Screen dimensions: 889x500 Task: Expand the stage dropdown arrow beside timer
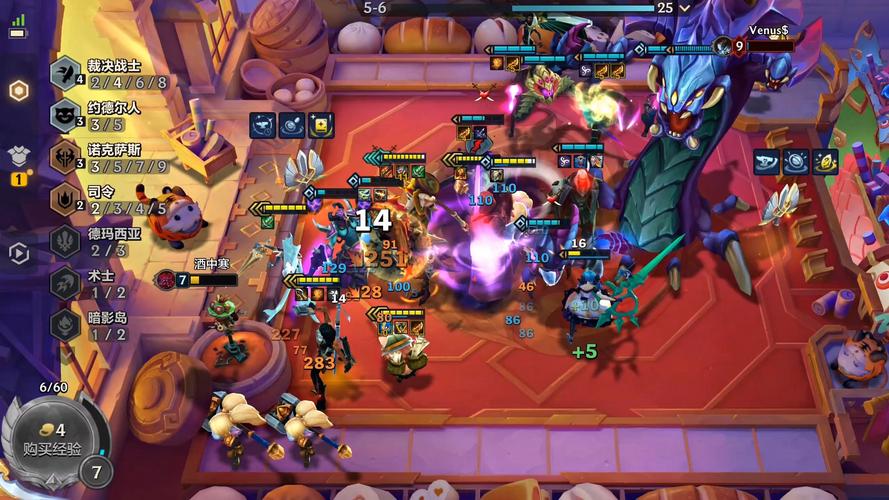(685, 7)
